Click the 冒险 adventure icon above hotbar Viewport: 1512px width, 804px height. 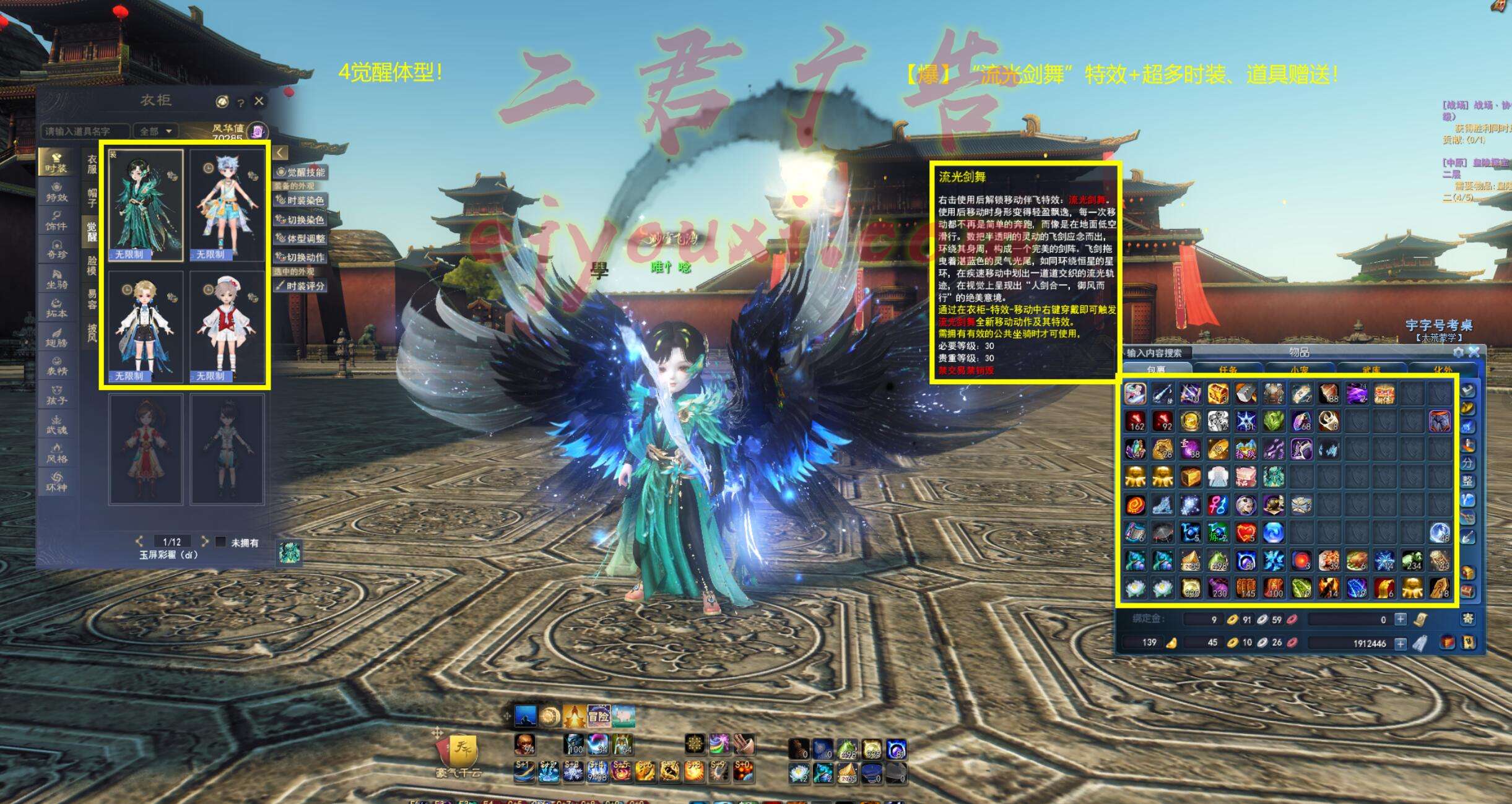[598, 716]
